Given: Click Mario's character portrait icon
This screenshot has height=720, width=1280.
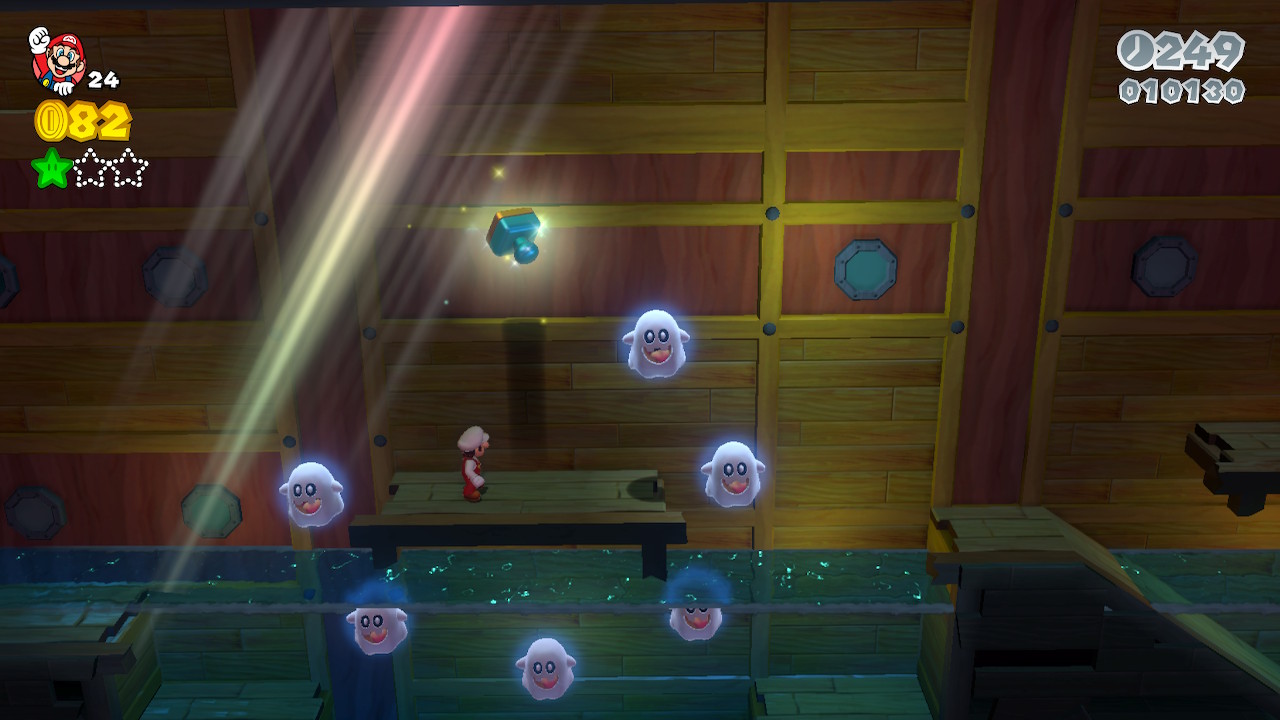Looking at the screenshot, I should pos(57,60).
